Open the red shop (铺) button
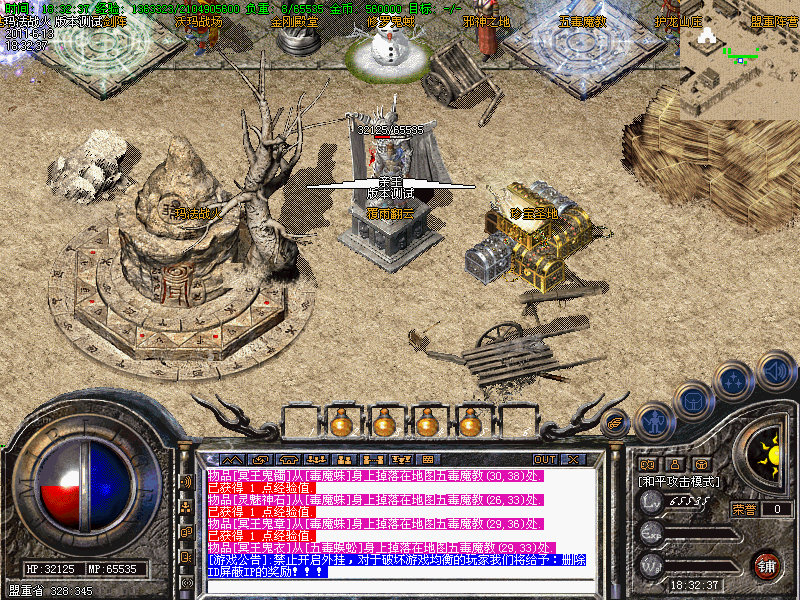800x600 pixels. coord(766,564)
